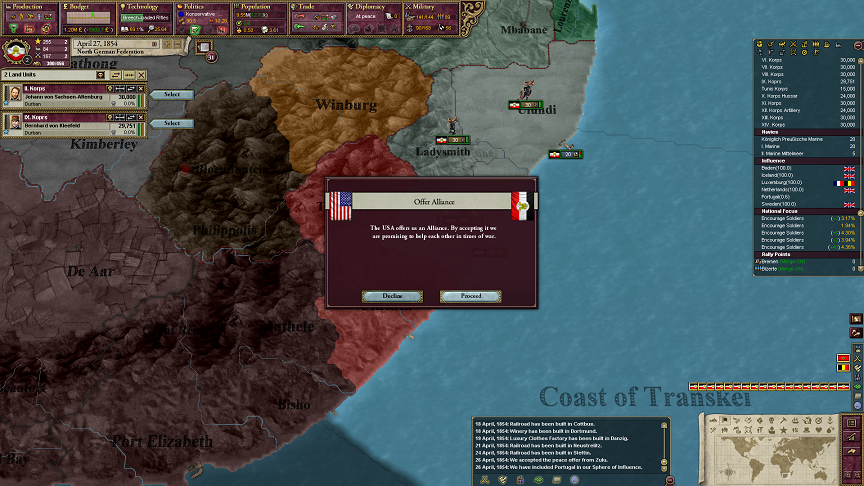Click the North German Federation flag emblem
The image size is (864, 486).
[x=17, y=52]
